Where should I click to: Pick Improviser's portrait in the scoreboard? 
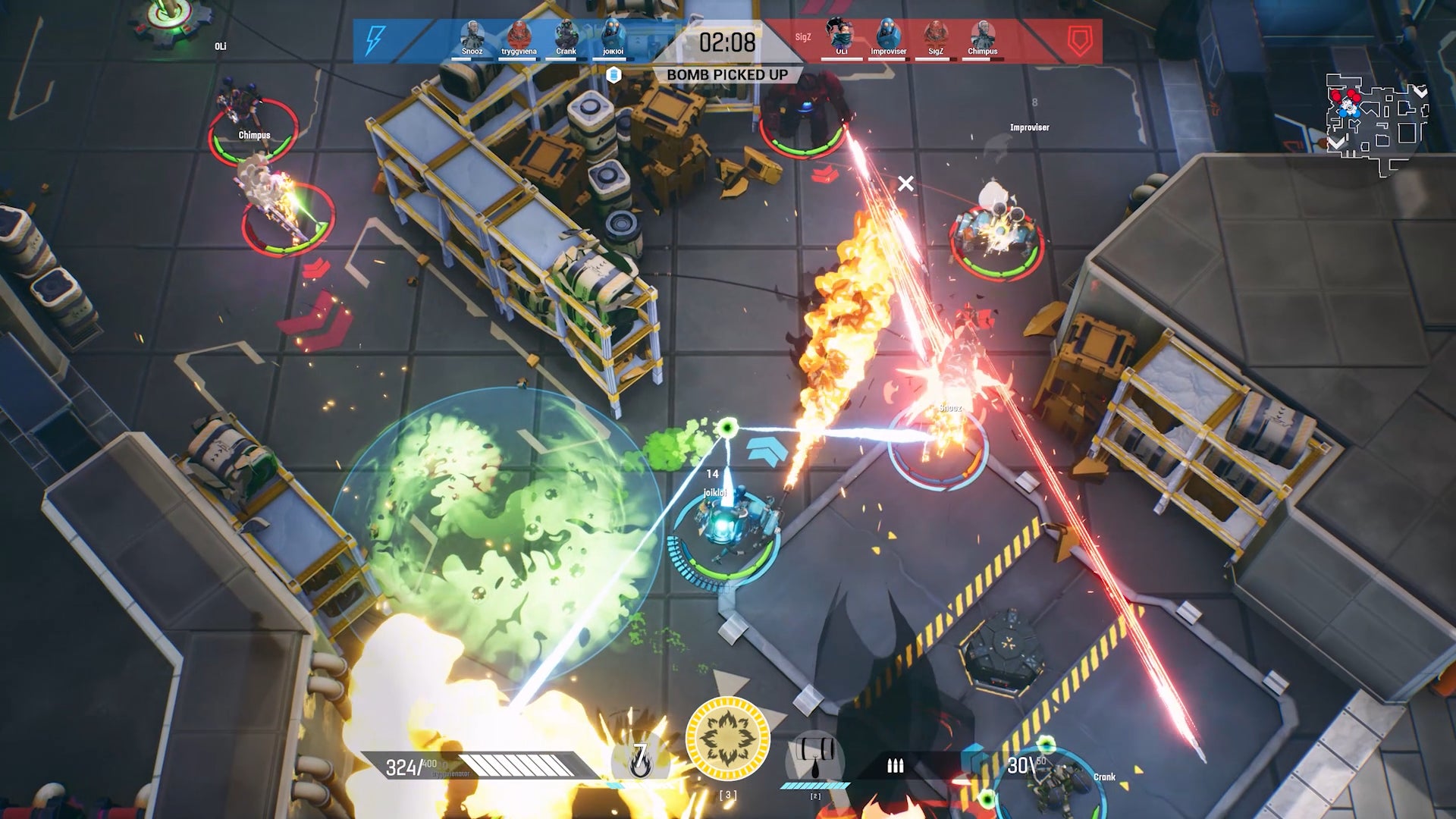888,35
